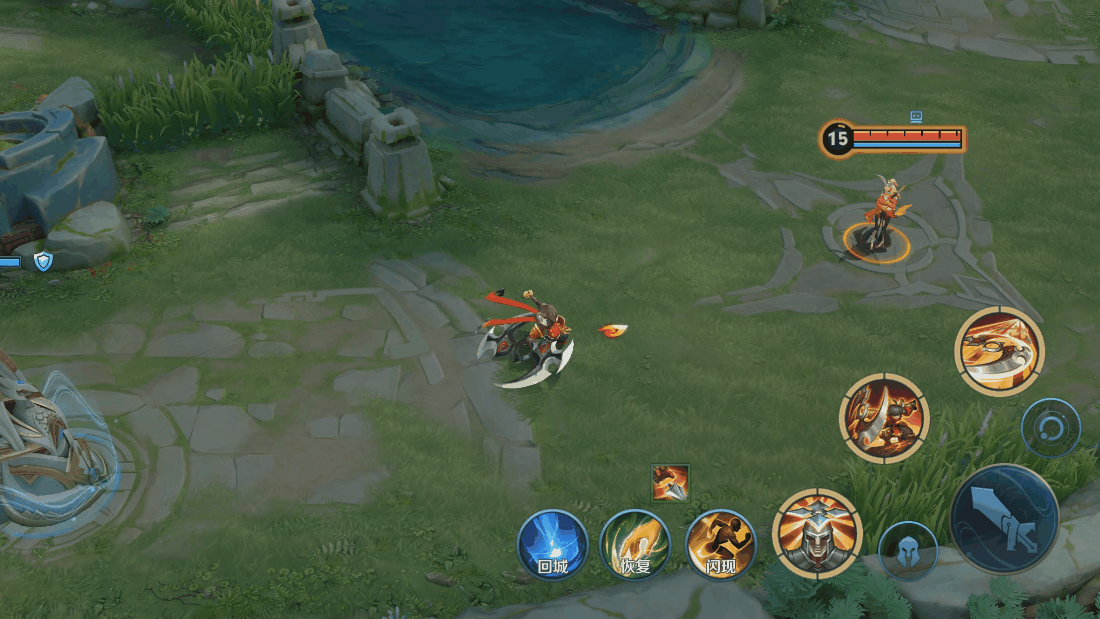
Task: Tap the sword basic attack button
Action: 1004,518
